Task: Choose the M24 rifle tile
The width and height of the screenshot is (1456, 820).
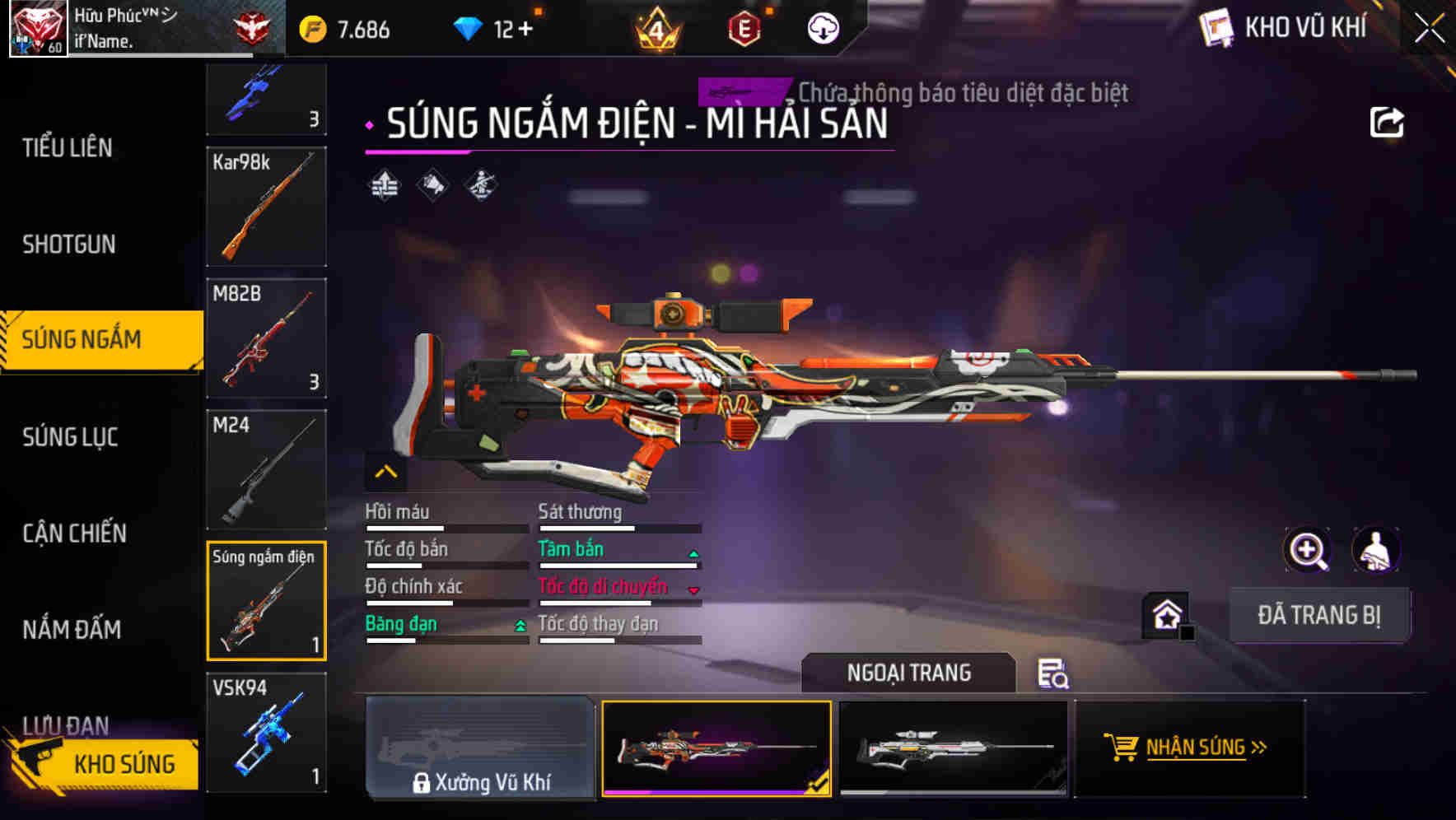Action: coord(266,469)
